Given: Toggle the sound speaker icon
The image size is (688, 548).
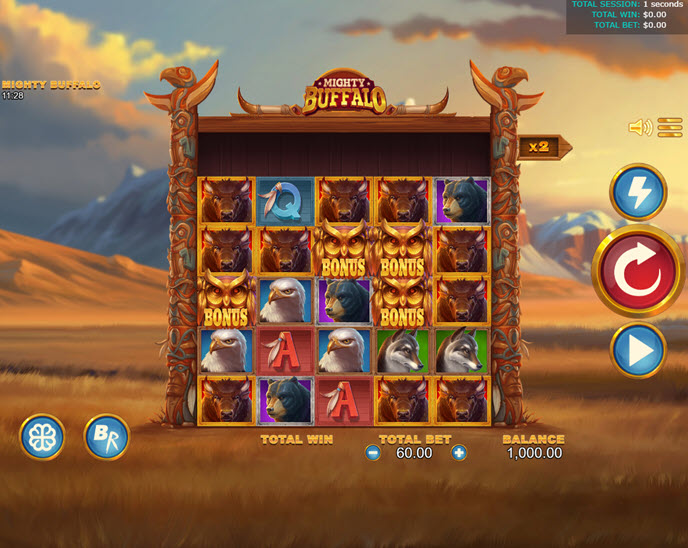Looking at the screenshot, I should pyautogui.click(x=639, y=127).
